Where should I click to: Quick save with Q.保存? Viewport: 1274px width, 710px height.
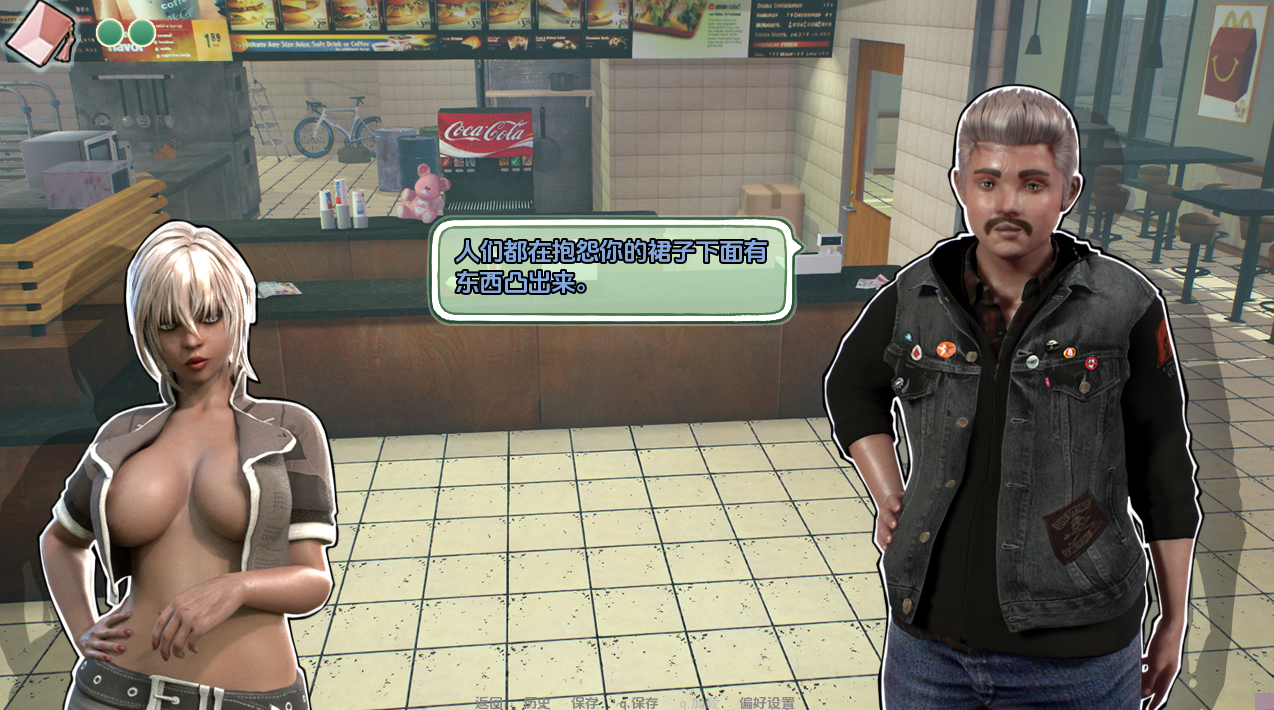640,703
